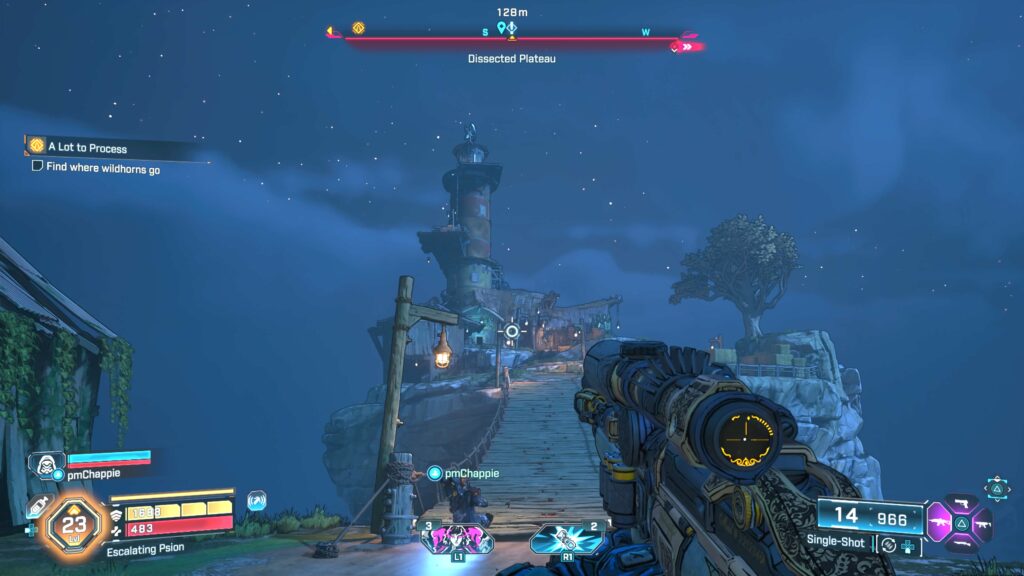This screenshot has width=1024, height=576.
Task: Select the orange quest marker on the compass
Action: (358, 28)
